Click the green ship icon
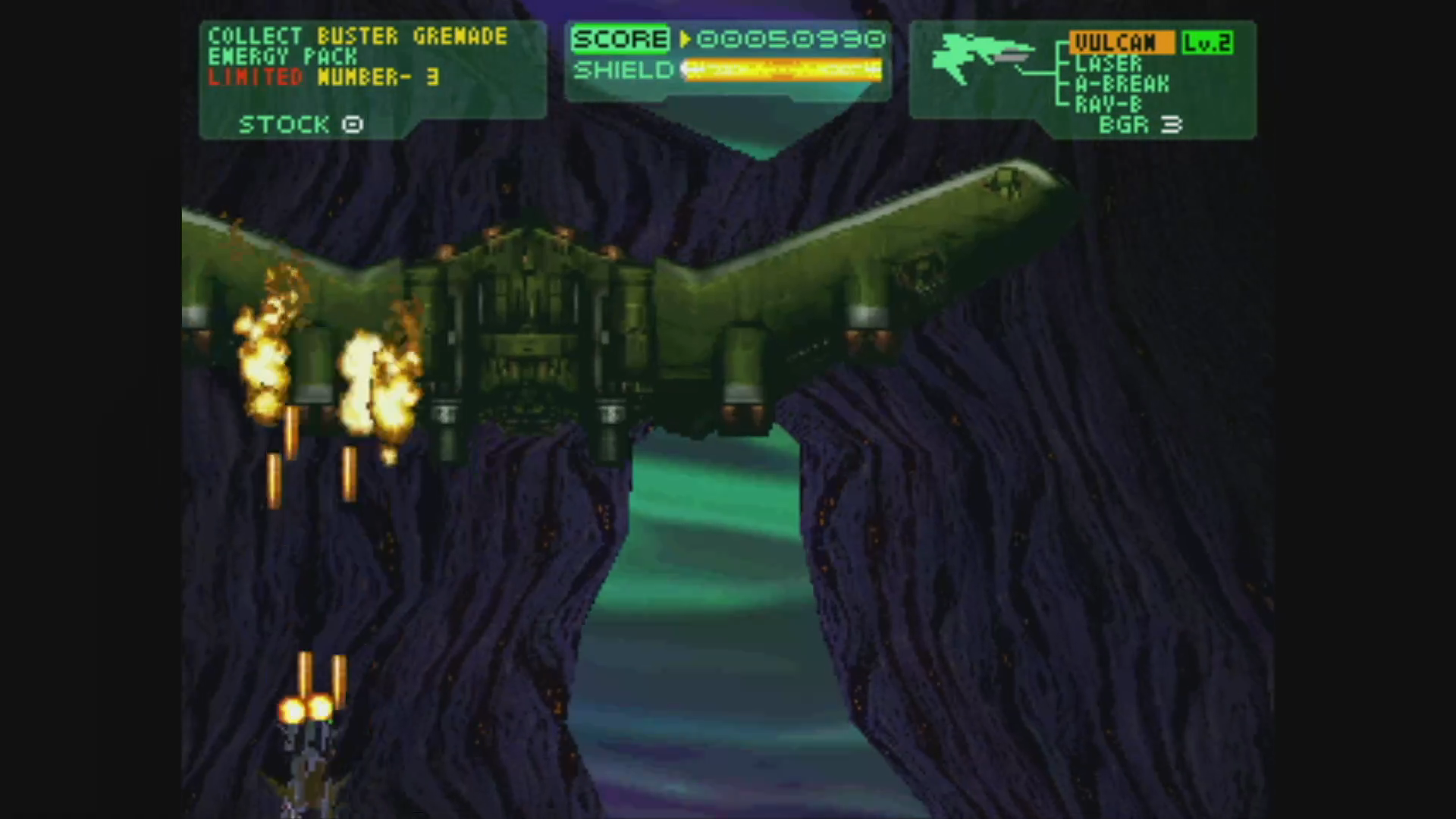 click(x=983, y=57)
